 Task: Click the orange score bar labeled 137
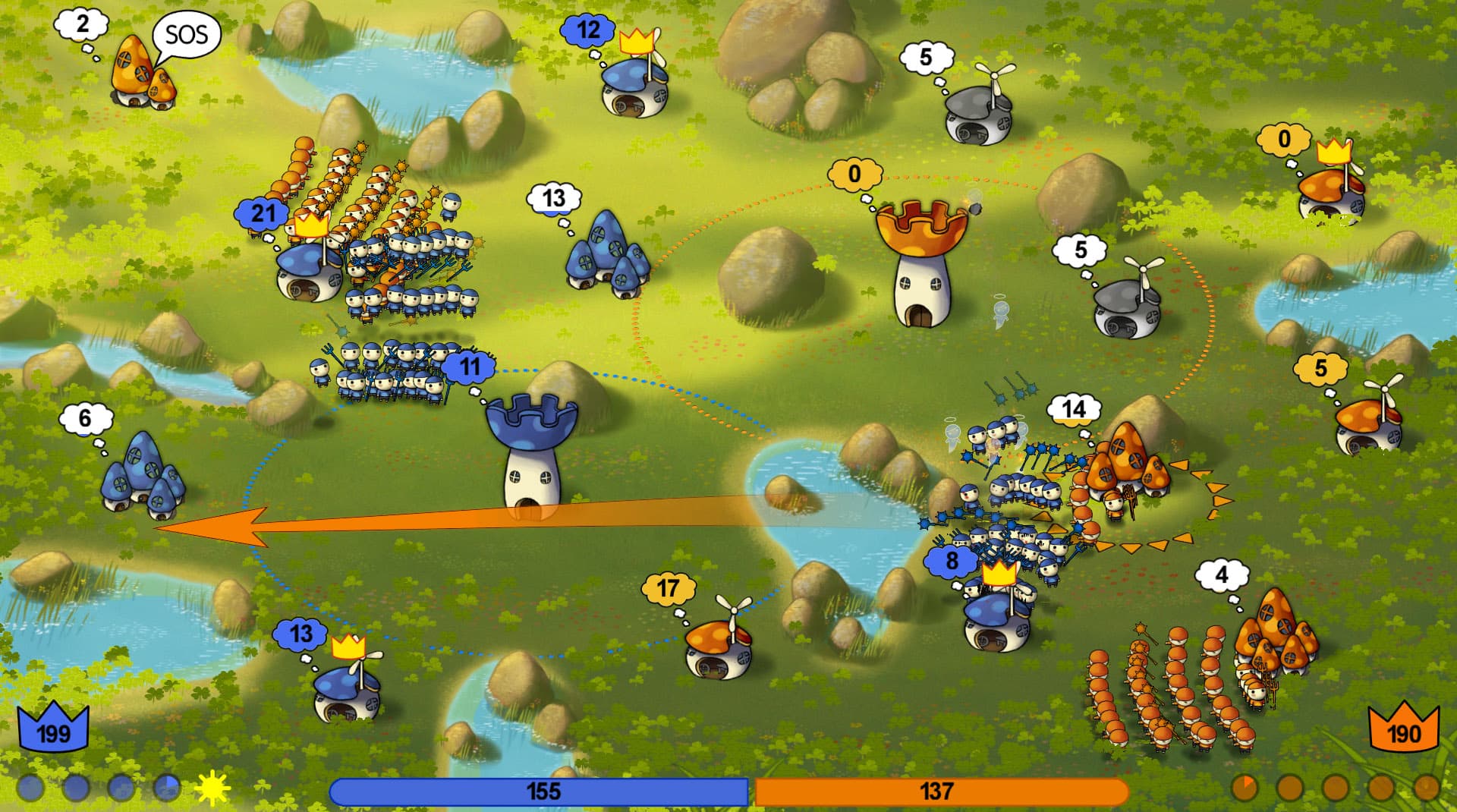pos(941,792)
